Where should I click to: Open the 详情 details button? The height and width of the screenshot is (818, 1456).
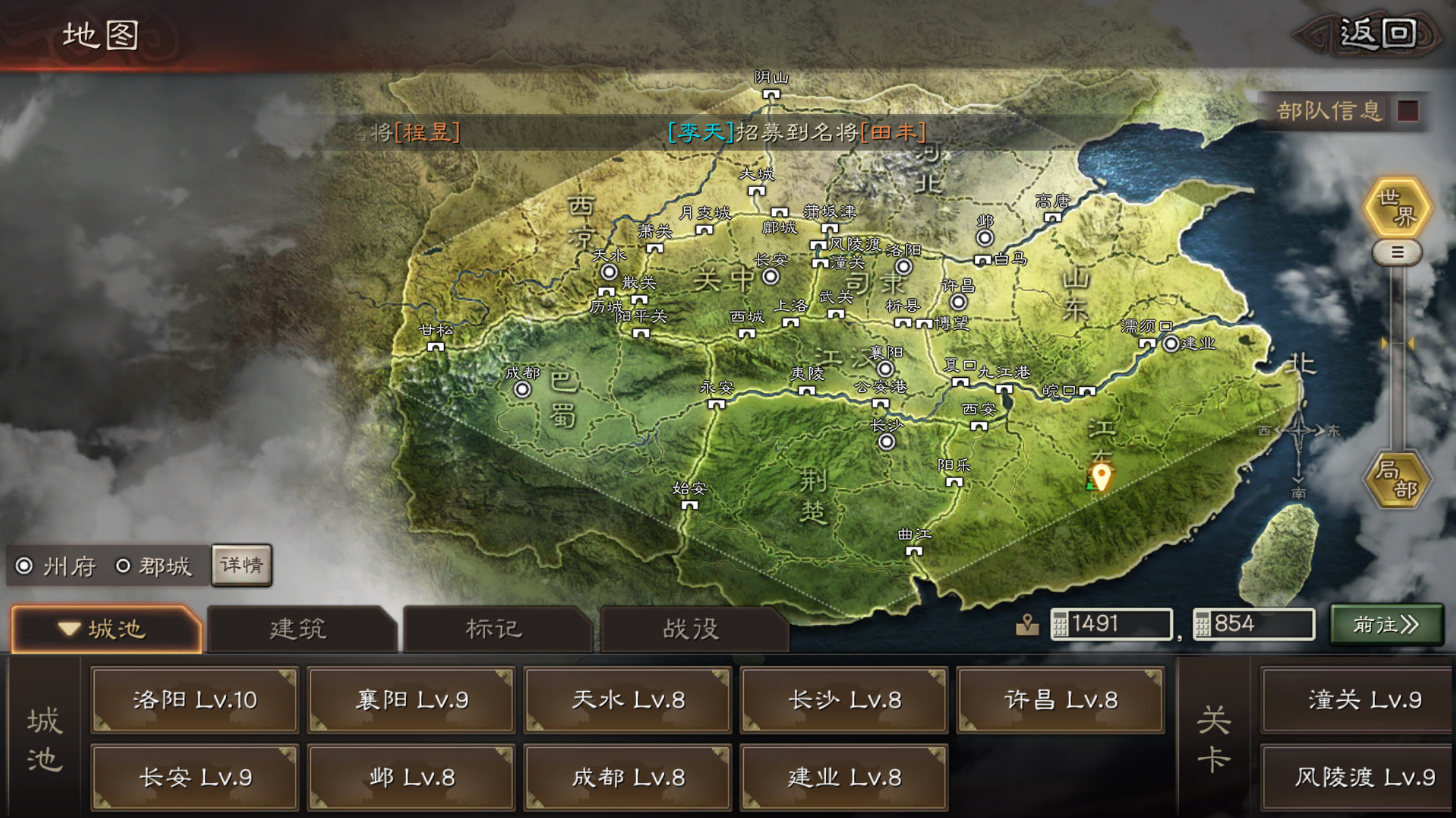241,565
